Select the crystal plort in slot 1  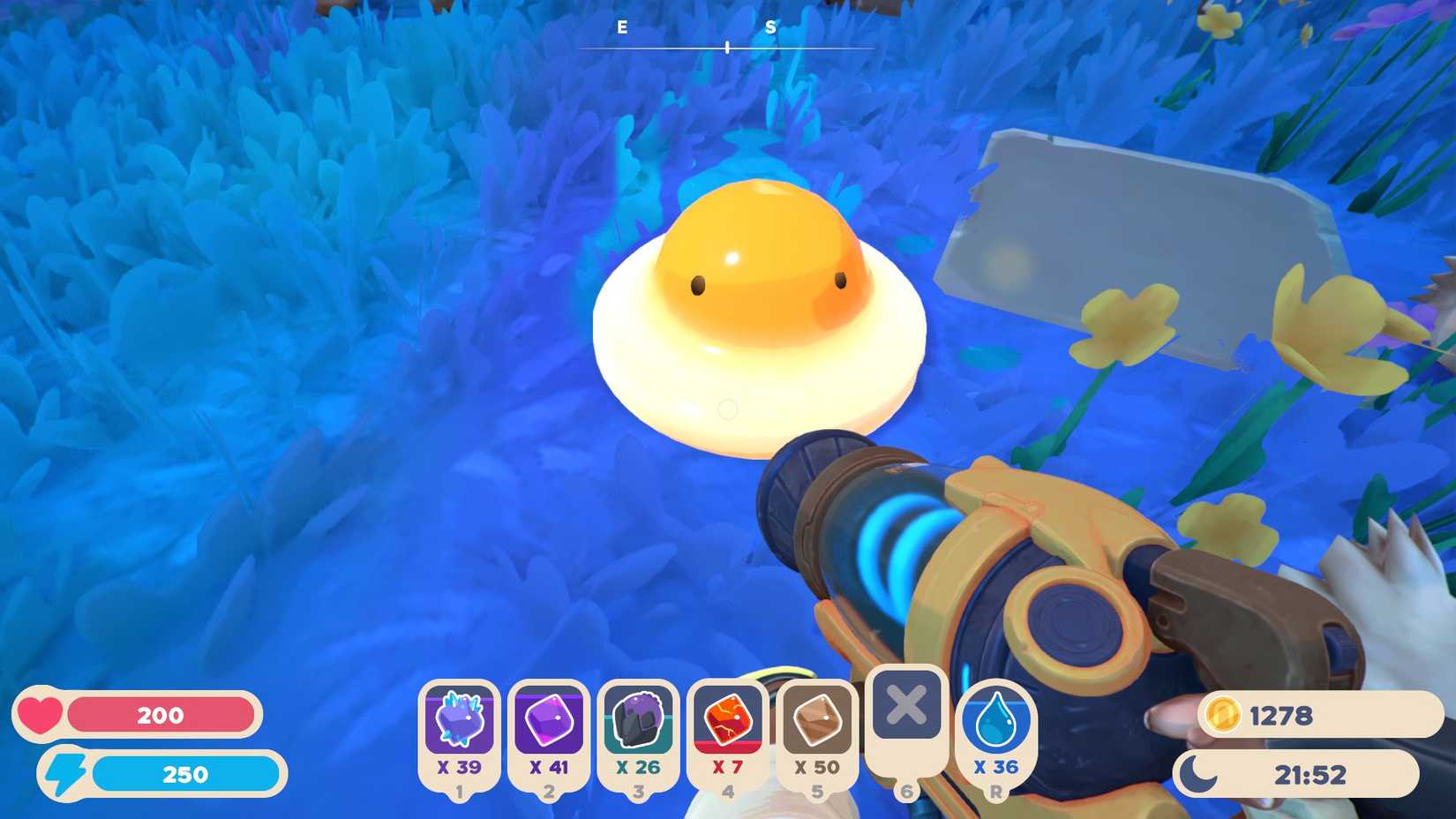pyautogui.click(x=460, y=724)
